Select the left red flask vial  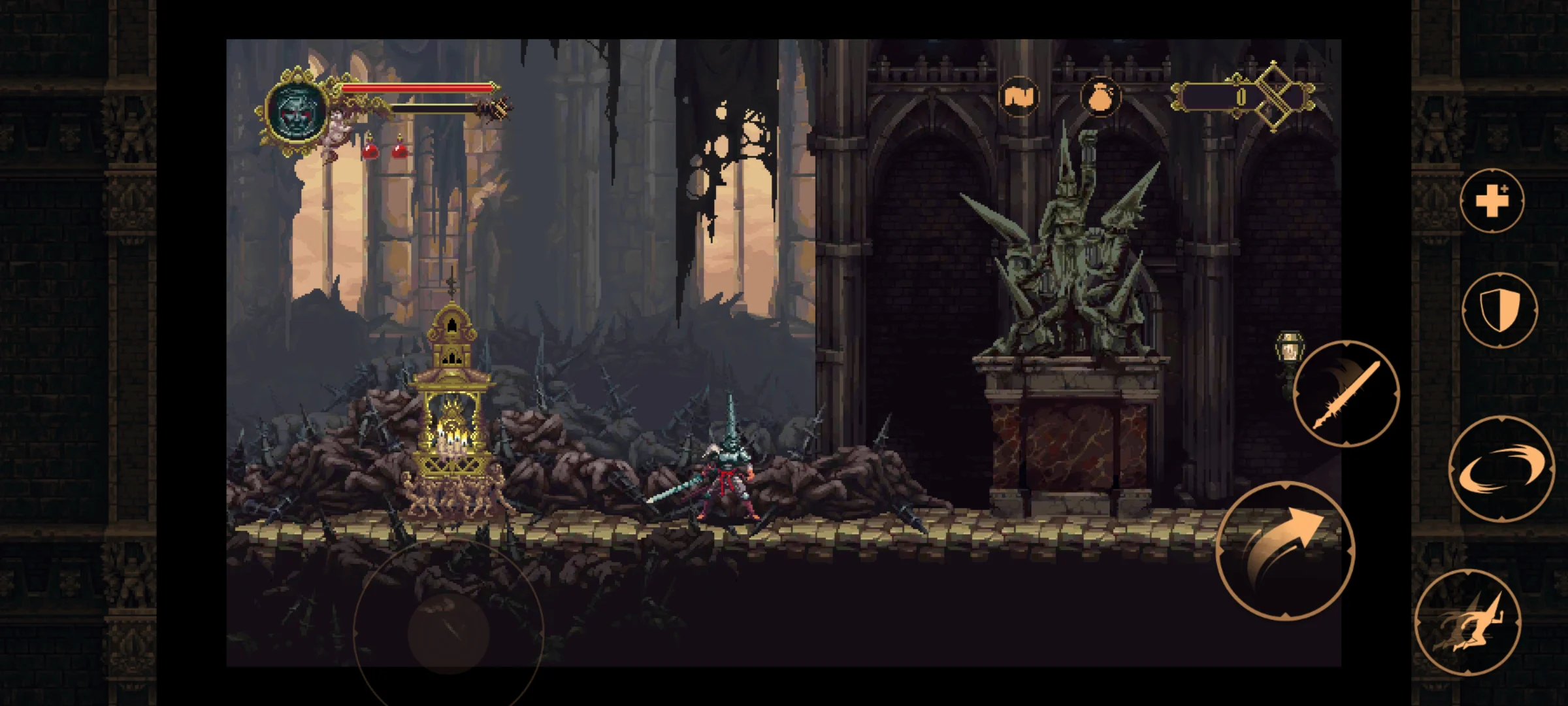[x=369, y=151]
